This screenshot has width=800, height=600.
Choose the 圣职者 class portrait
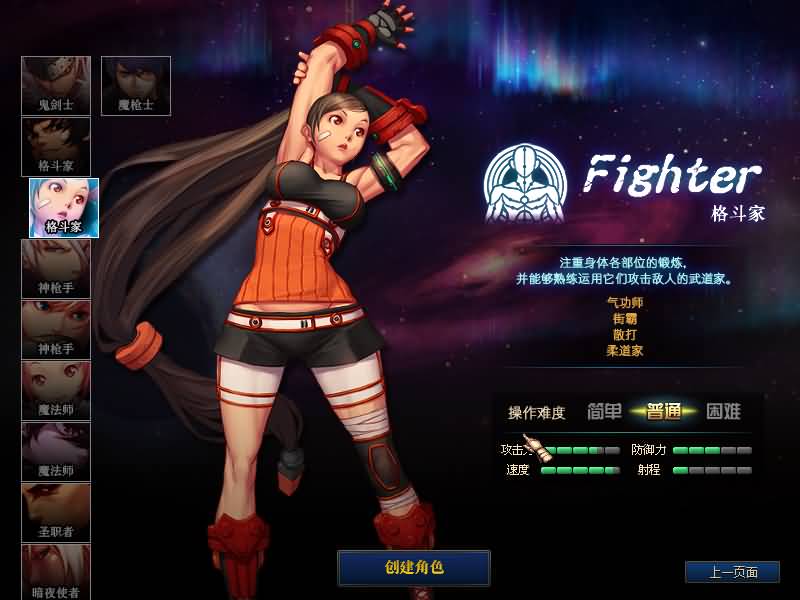tap(56, 513)
